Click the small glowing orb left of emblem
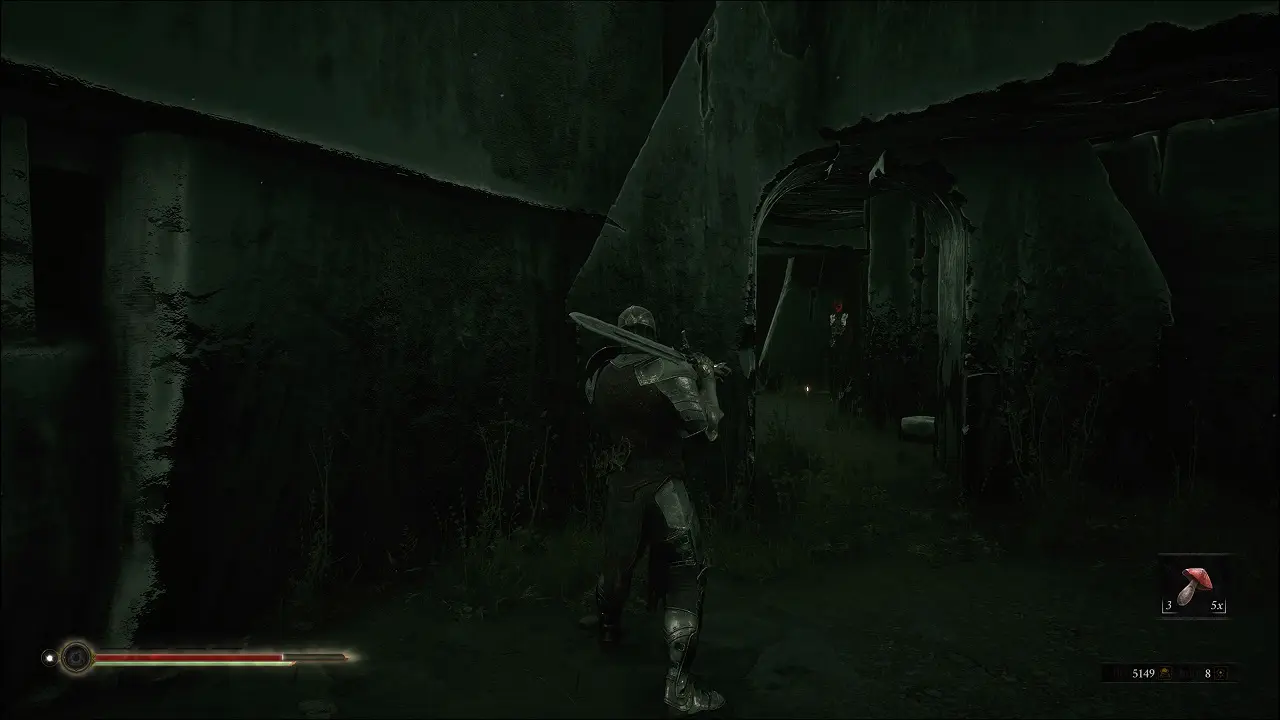Screen dimensions: 1280x720 pos(48,657)
